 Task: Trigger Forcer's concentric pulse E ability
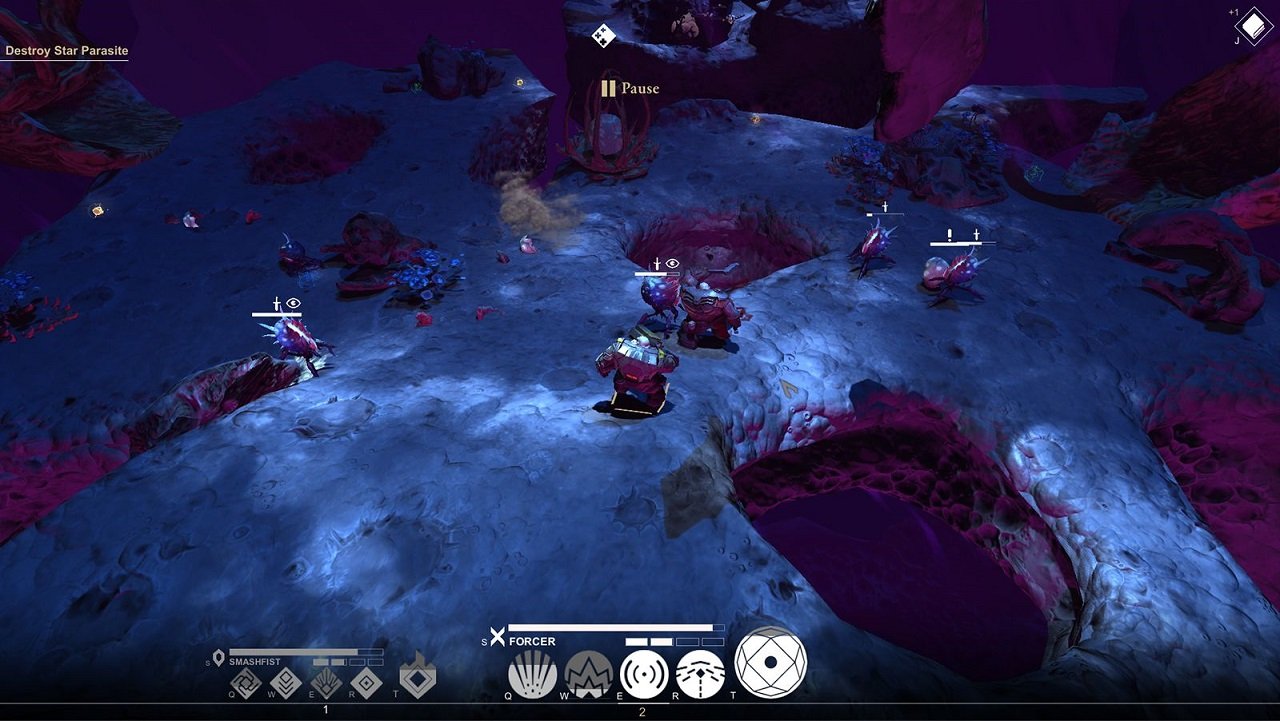point(644,674)
